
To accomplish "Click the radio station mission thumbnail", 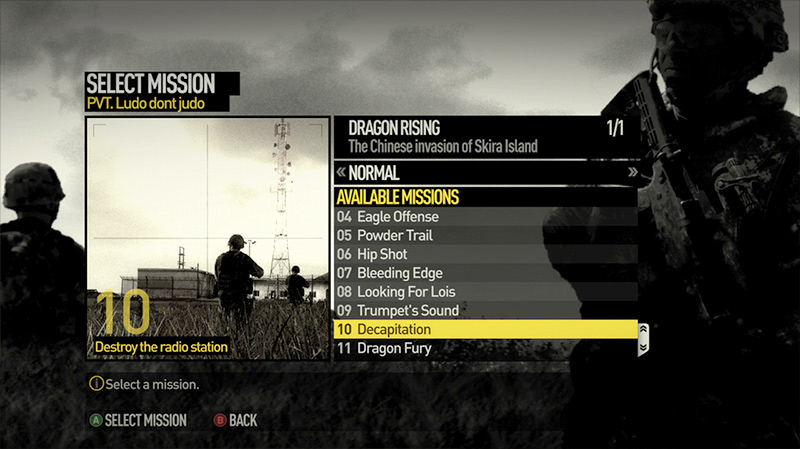I will coord(208,240).
